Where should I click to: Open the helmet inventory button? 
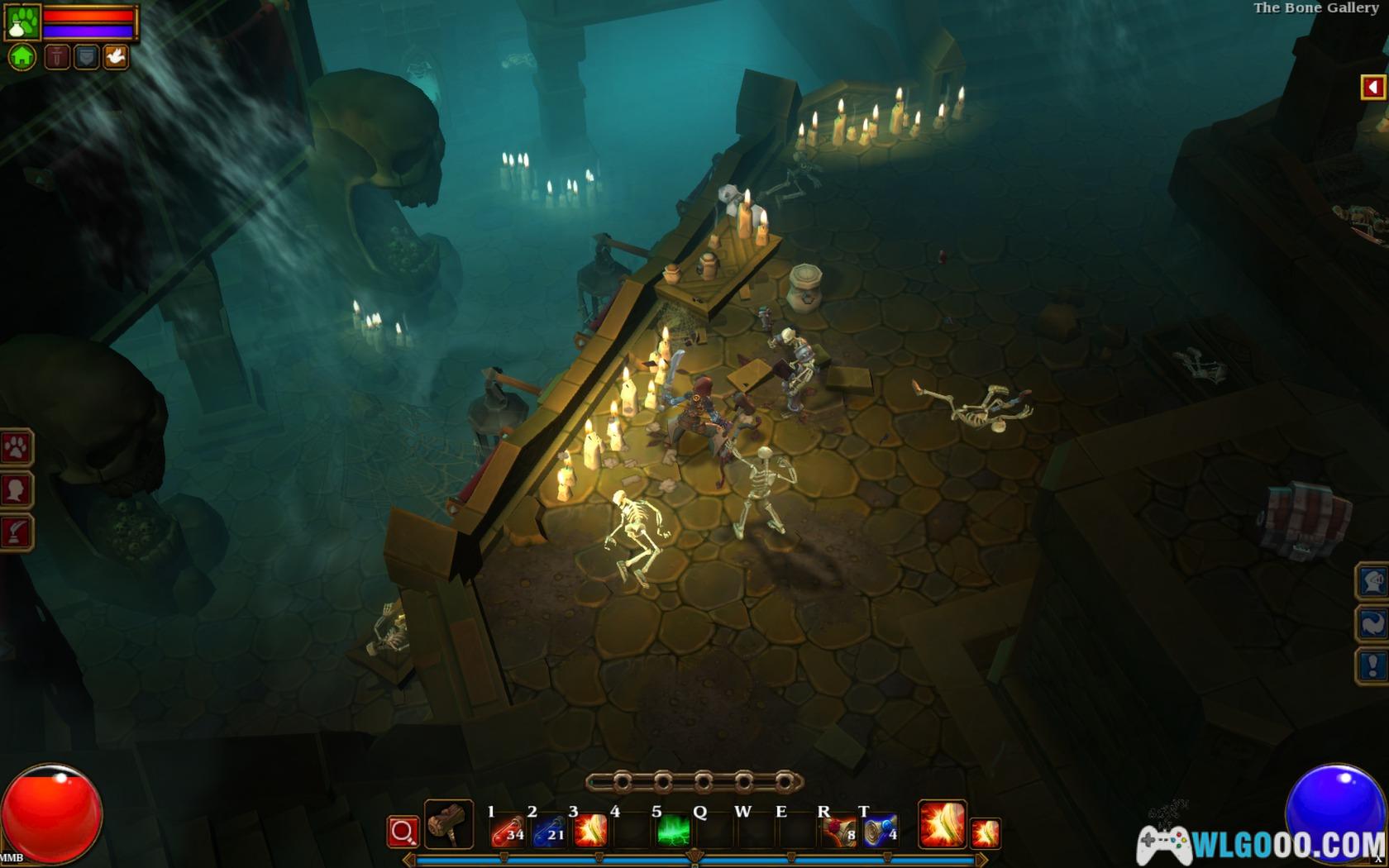click(1372, 581)
